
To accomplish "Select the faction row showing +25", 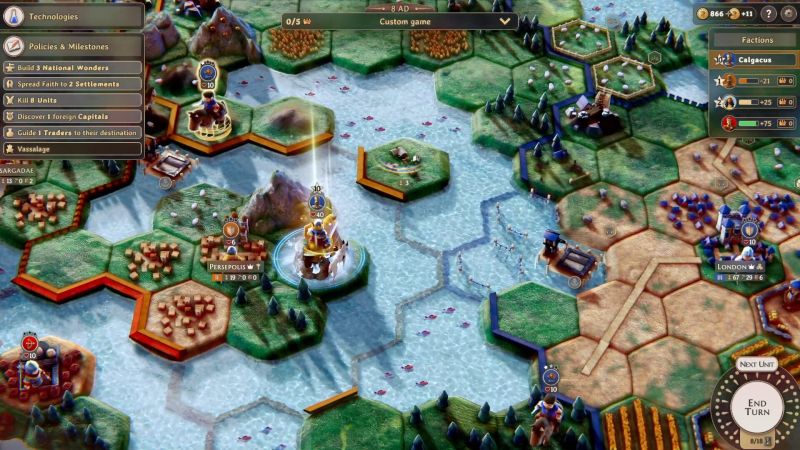I will [756, 102].
